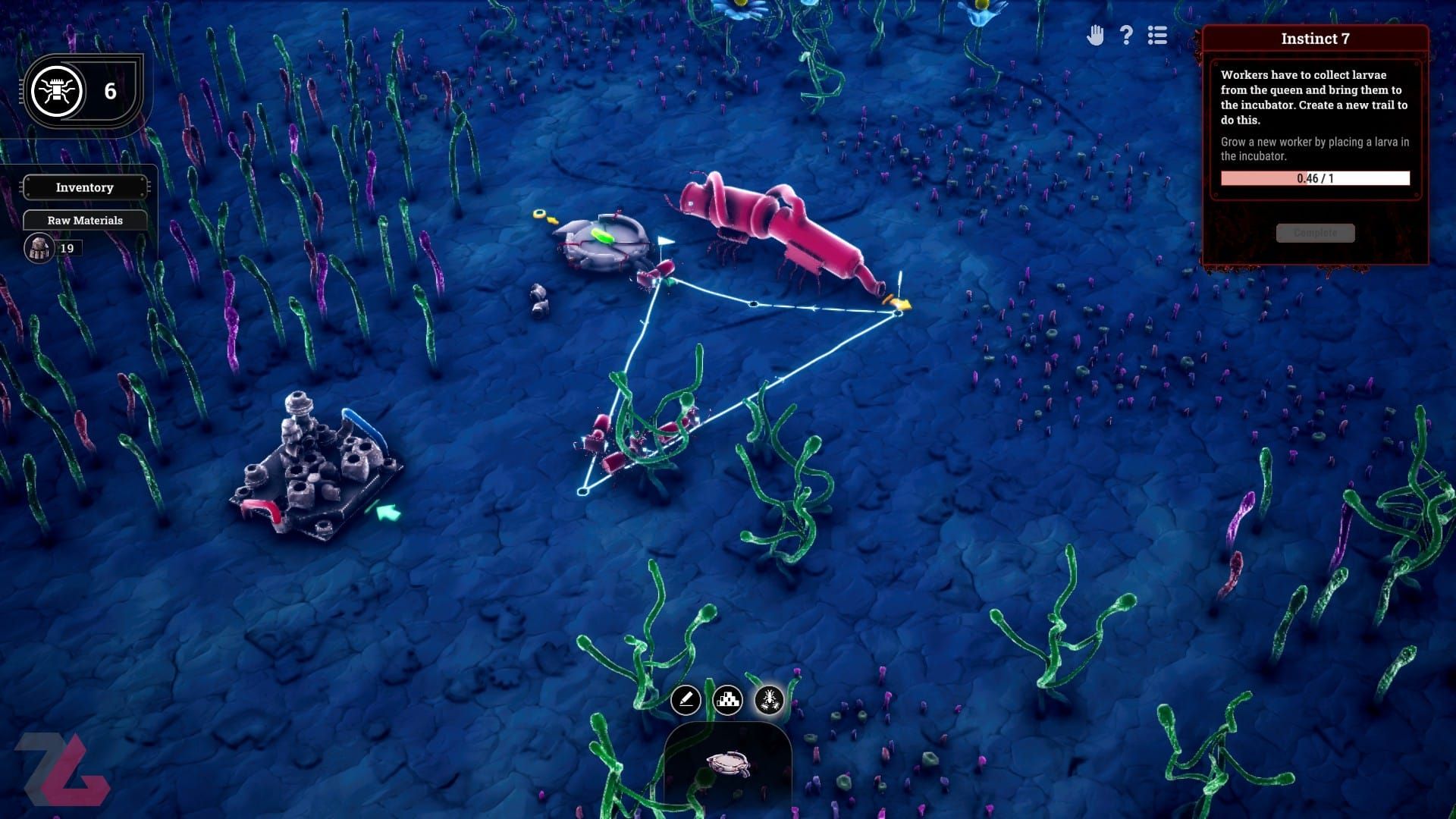Open the list menu icon
This screenshot has height=819, width=1456.
(1157, 36)
